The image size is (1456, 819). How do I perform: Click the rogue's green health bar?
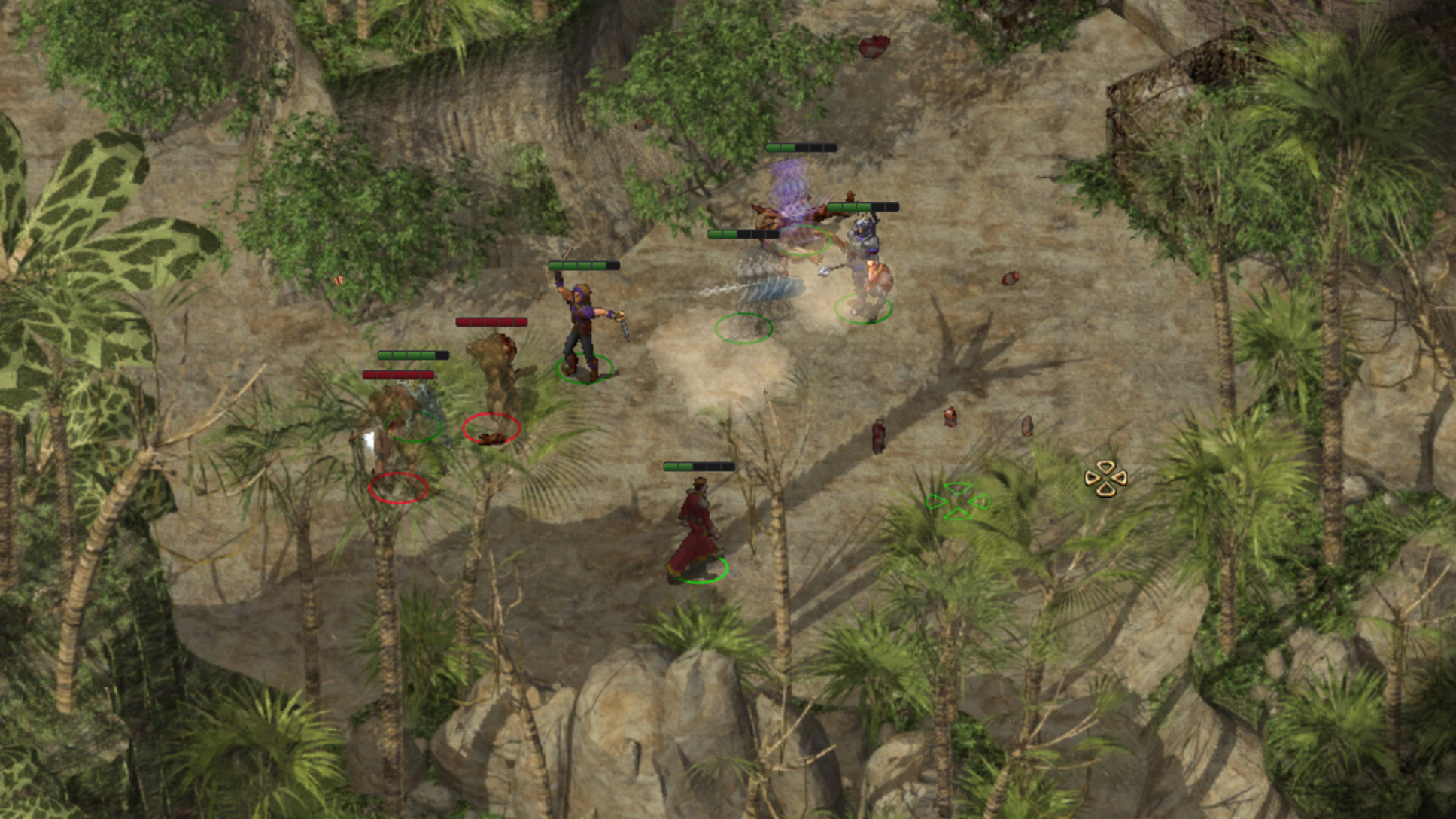pyautogui.click(x=583, y=265)
